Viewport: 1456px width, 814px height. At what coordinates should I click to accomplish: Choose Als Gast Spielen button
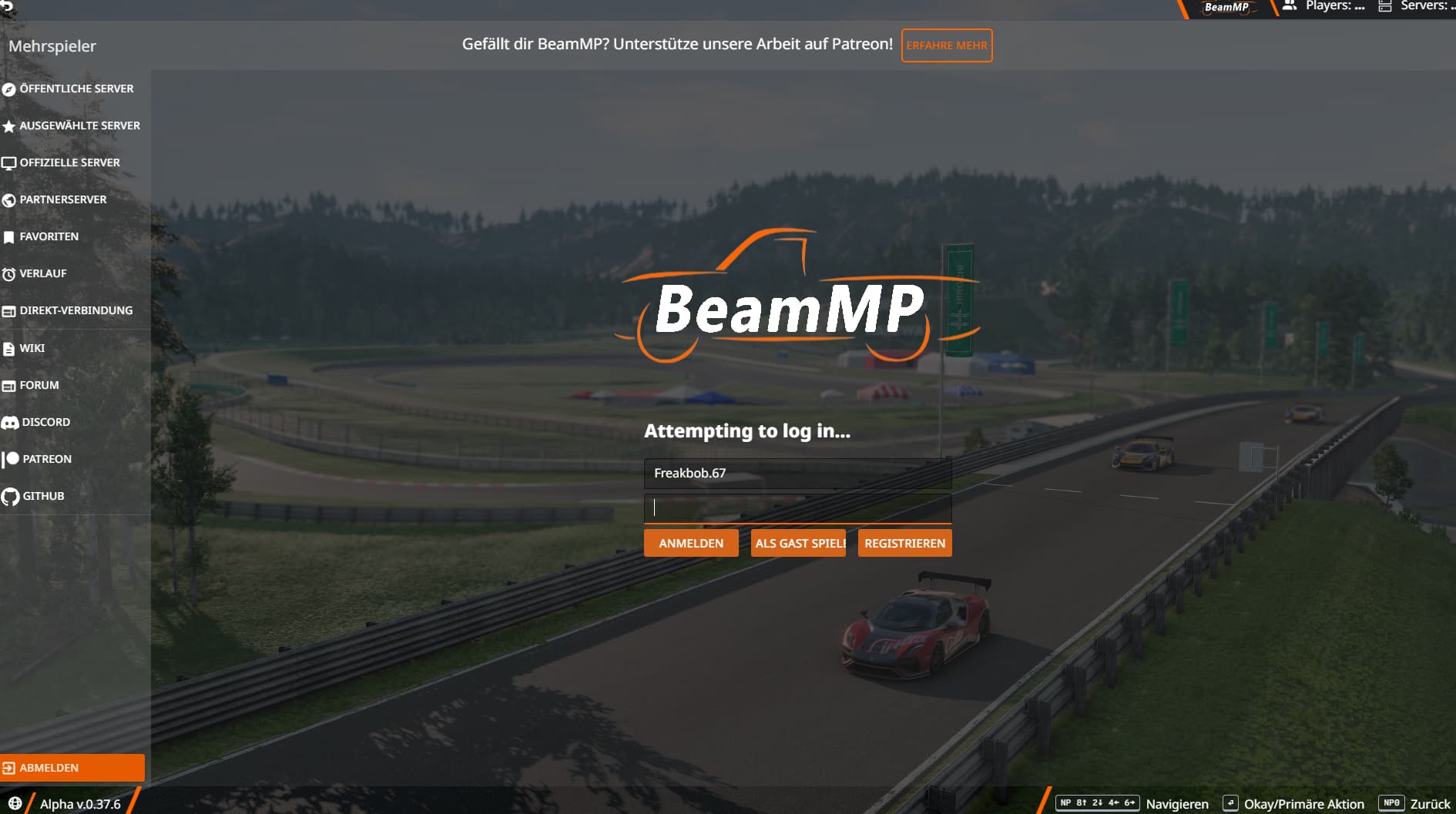point(798,543)
